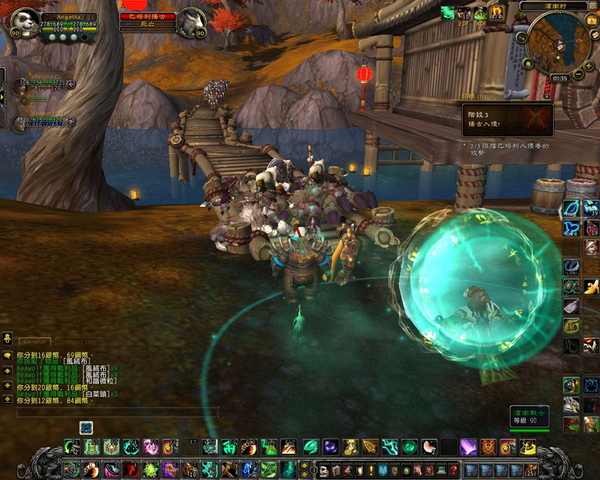Select the first party member's portrait
The width and height of the screenshot is (600, 480).
point(20,86)
